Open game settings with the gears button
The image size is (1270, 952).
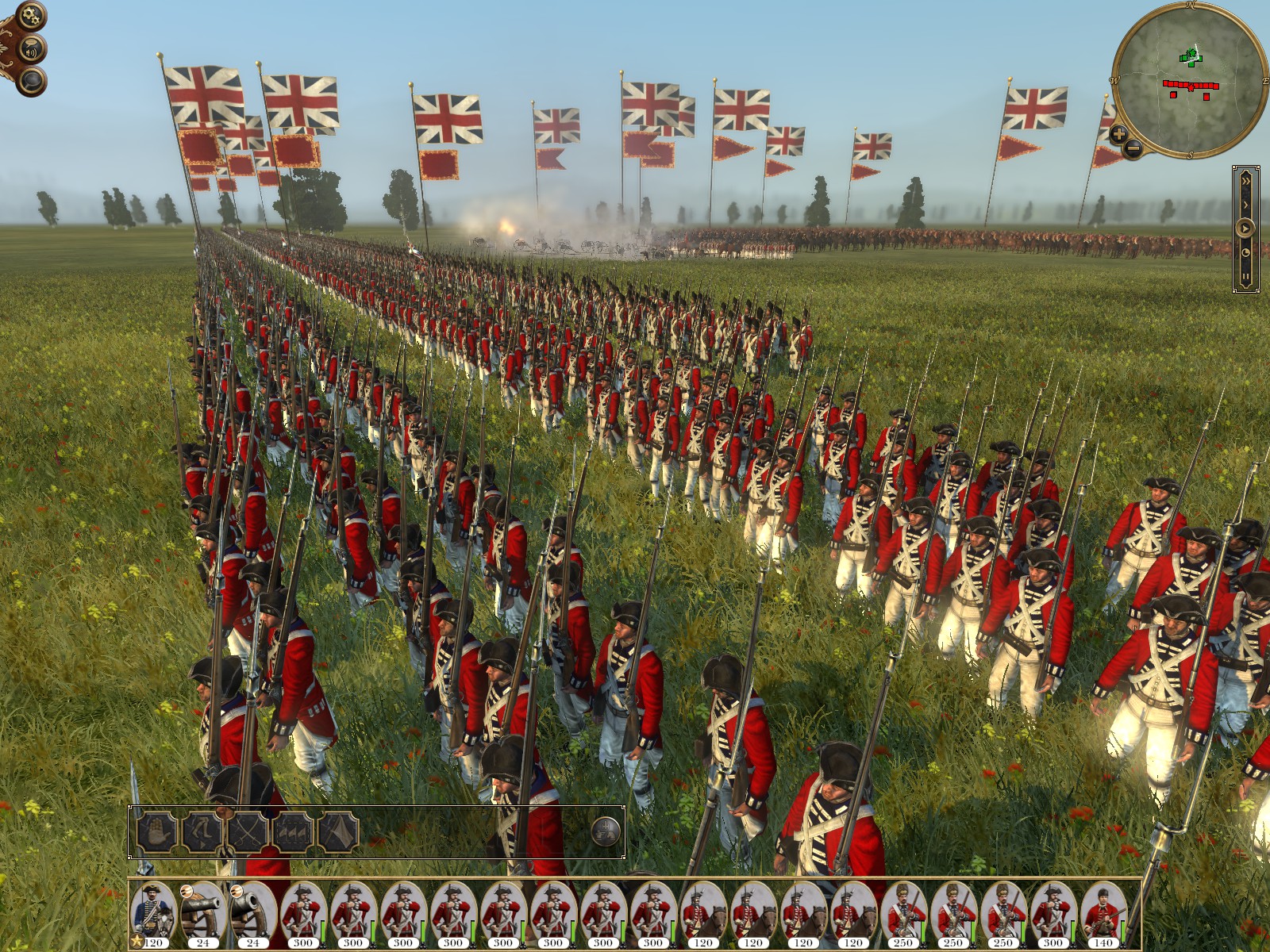point(31,15)
